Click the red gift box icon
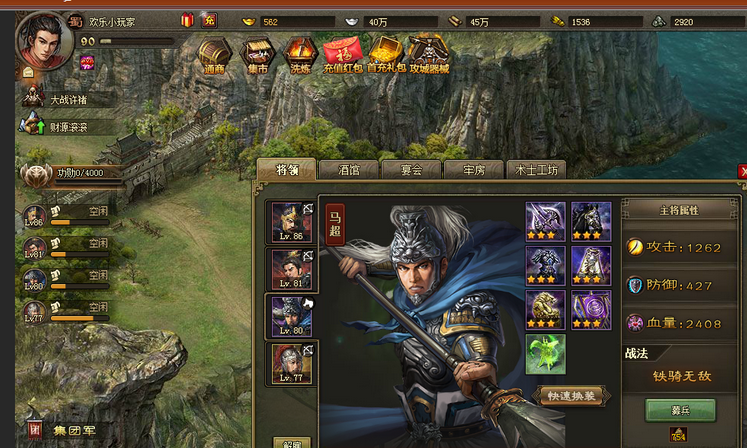This screenshot has height=448, width=747. (187, 20)
